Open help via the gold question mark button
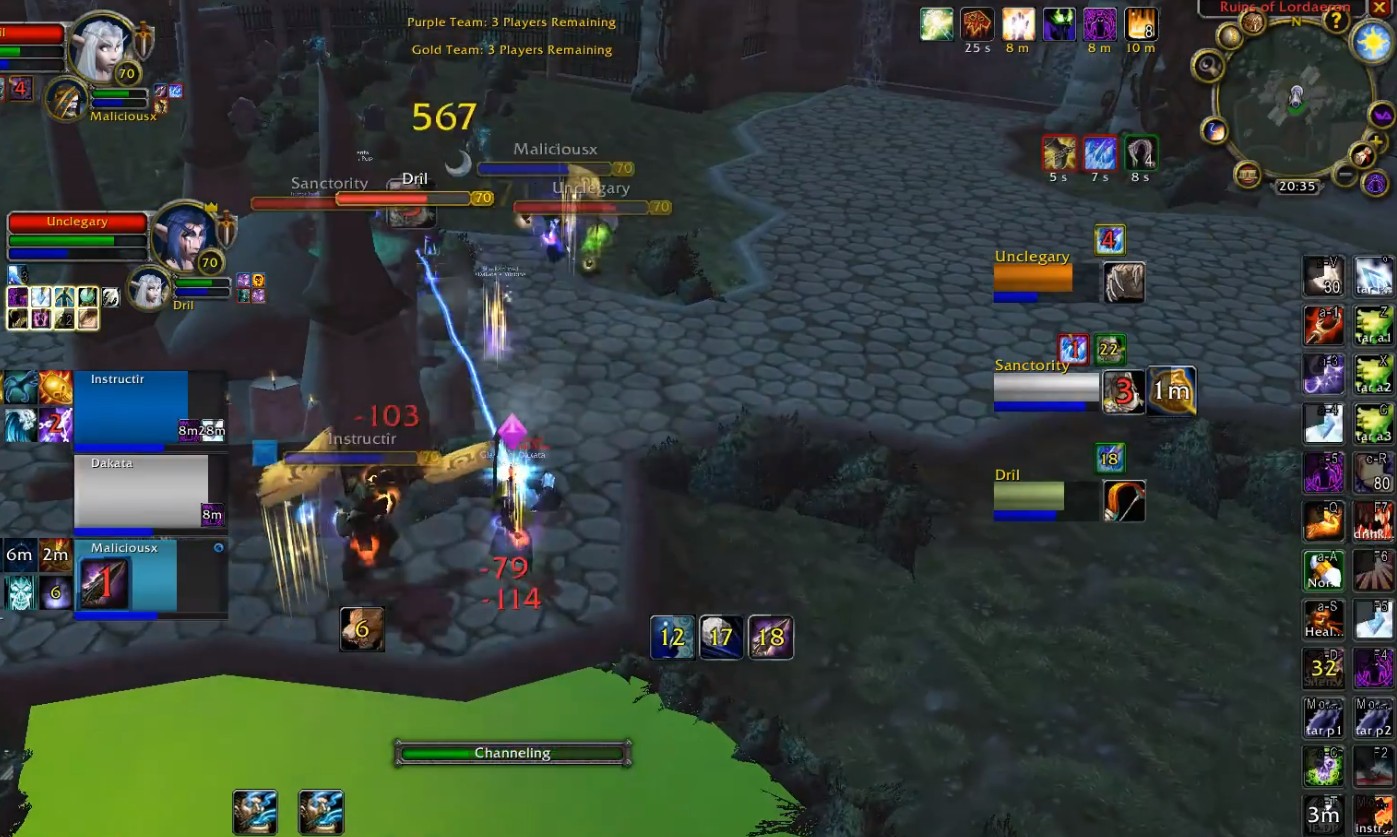This screenshot has height=837, width=1397. [1335, 22]
